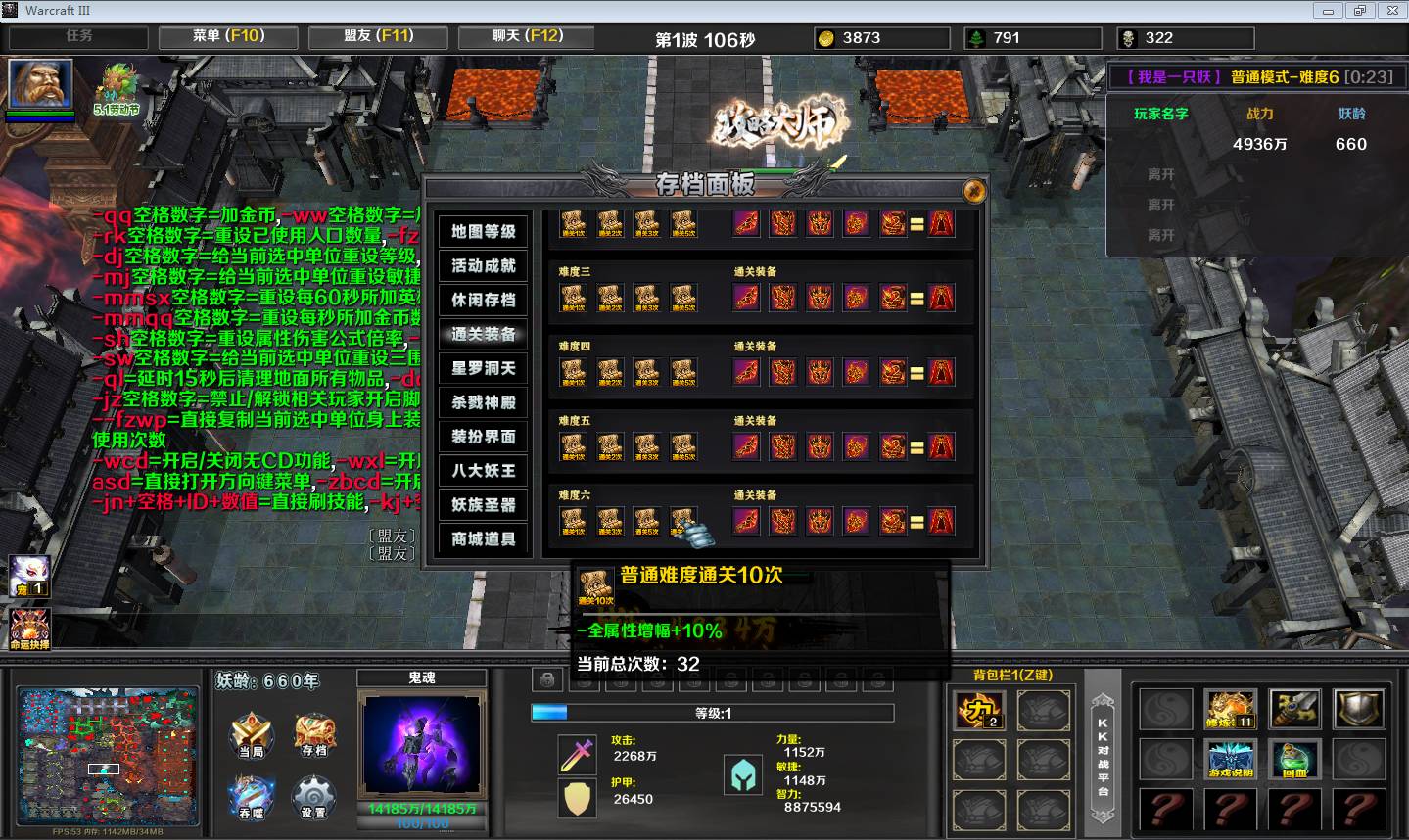Use the 回血 healing potion ability
The width and height of the screenshot is (1409, 840).
tap(1293, 760)
